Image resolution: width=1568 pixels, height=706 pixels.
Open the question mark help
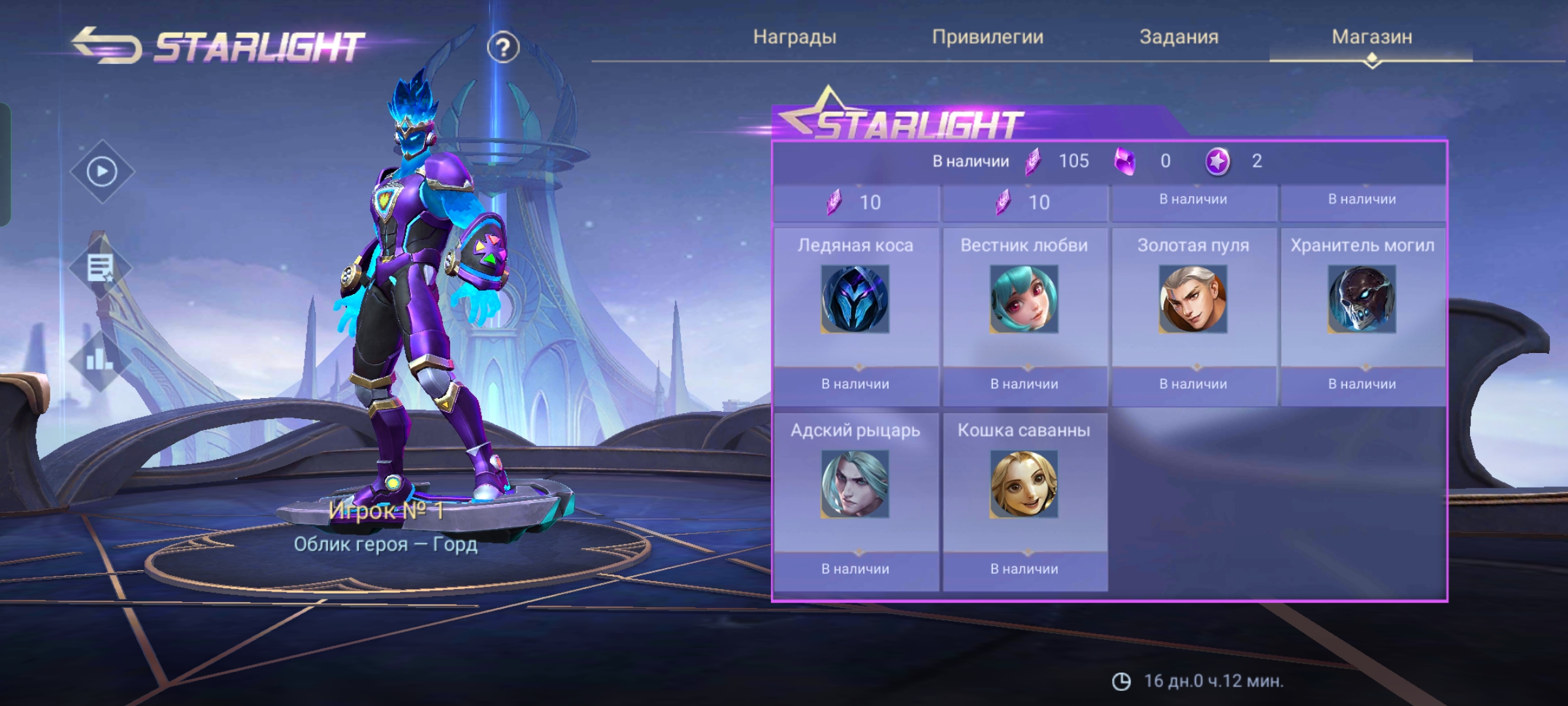(502, 48)
